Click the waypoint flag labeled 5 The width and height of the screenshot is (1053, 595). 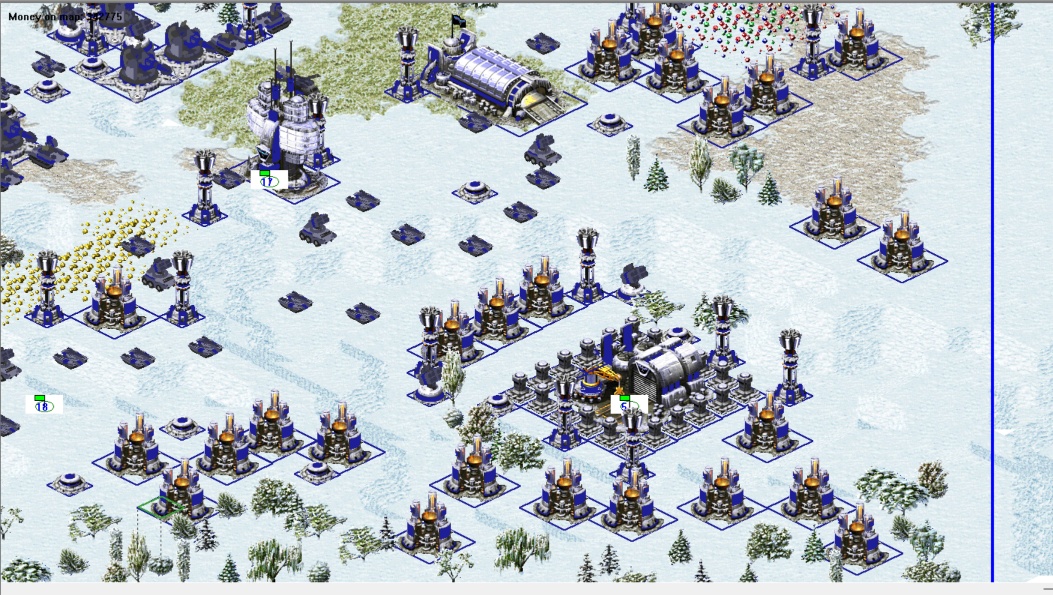627,404
